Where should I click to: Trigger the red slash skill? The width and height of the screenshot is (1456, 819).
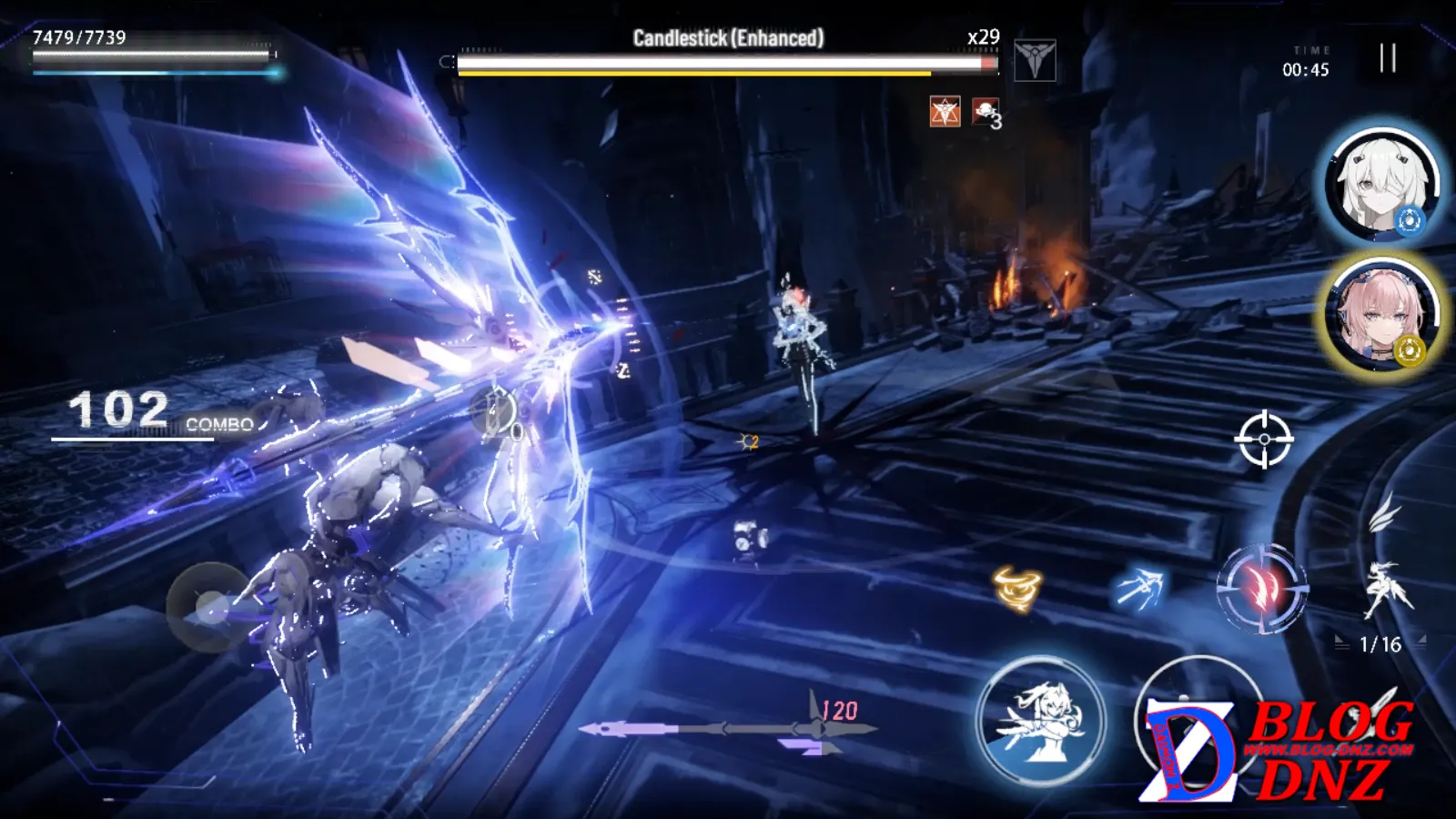click(1261, 590)
